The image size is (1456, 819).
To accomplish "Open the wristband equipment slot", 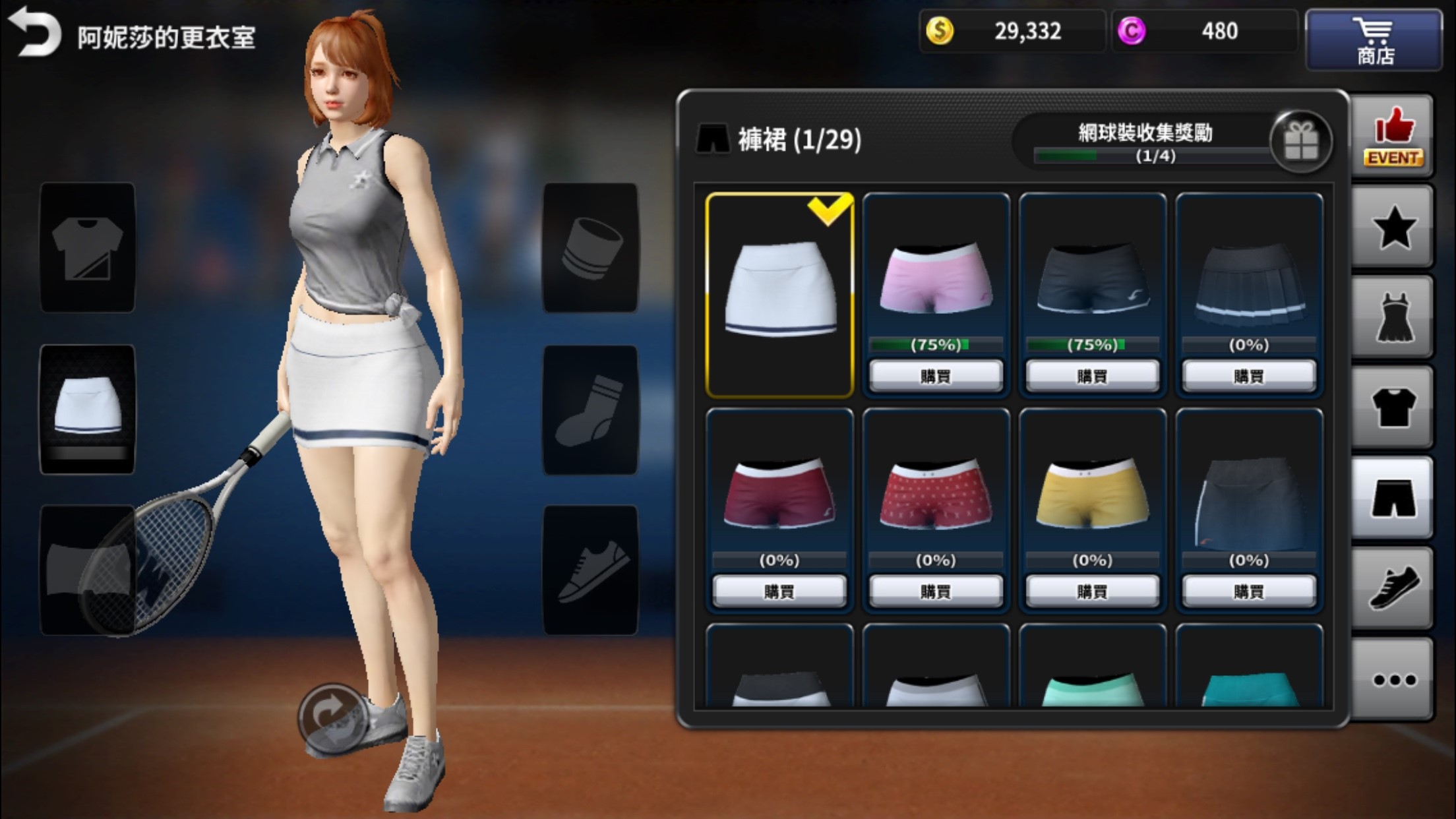I will point(590,248).
